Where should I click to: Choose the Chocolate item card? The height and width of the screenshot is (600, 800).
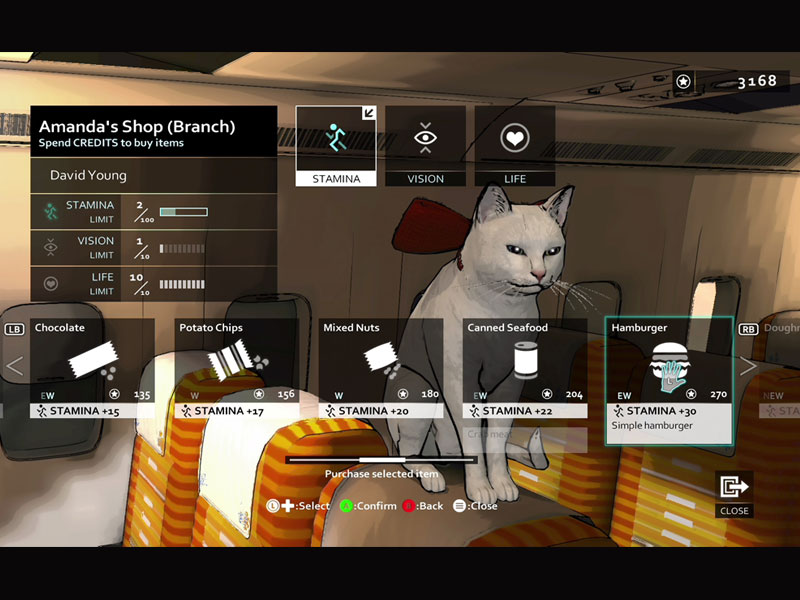click(x=92, y=367)
